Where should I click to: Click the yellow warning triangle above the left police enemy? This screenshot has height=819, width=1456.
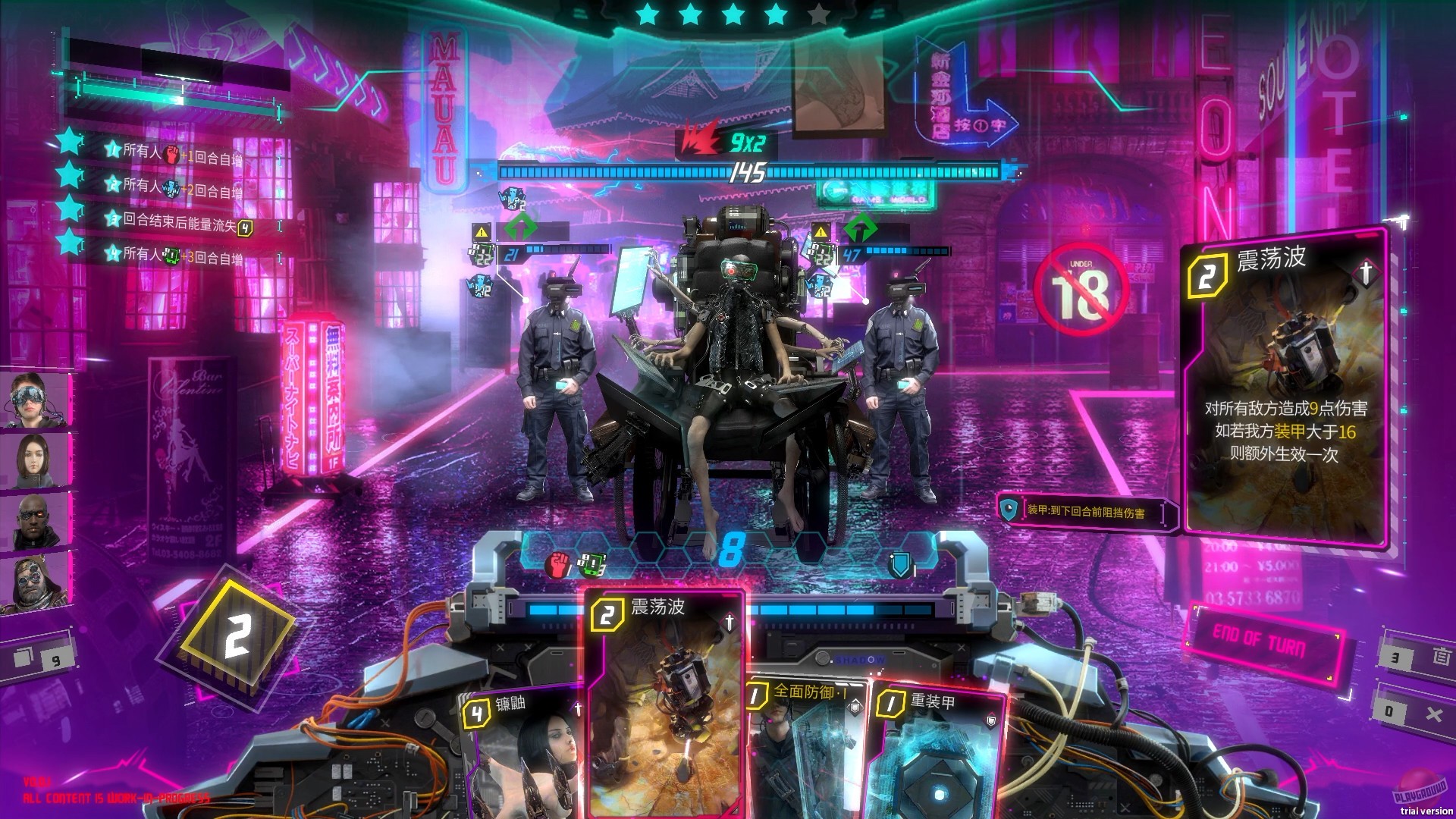[482, 232]
